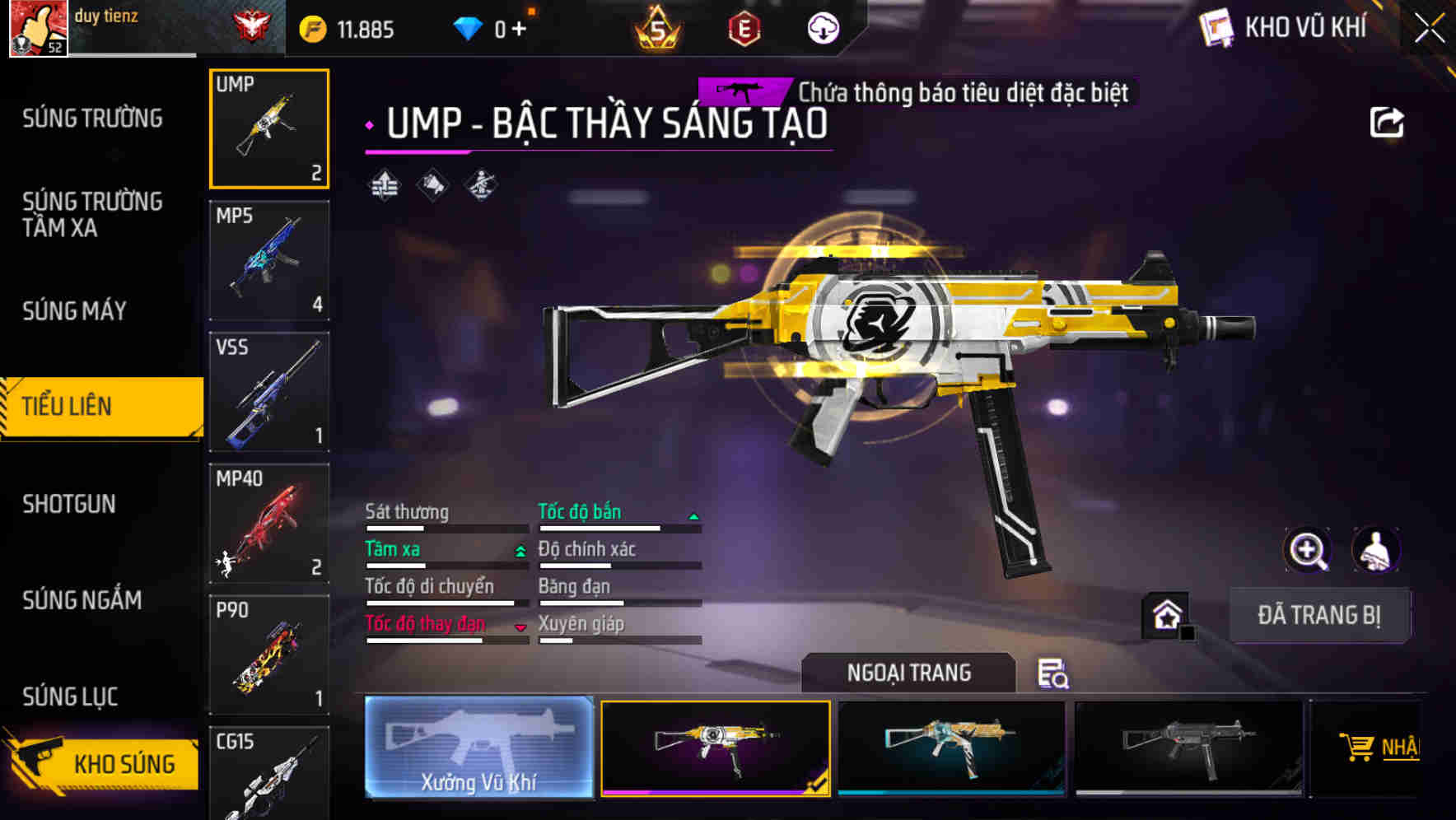Open the Ngoại Trang tab
Image resolution: width=1456 pixels, height=820 pixels.
(x=908, y=673)
